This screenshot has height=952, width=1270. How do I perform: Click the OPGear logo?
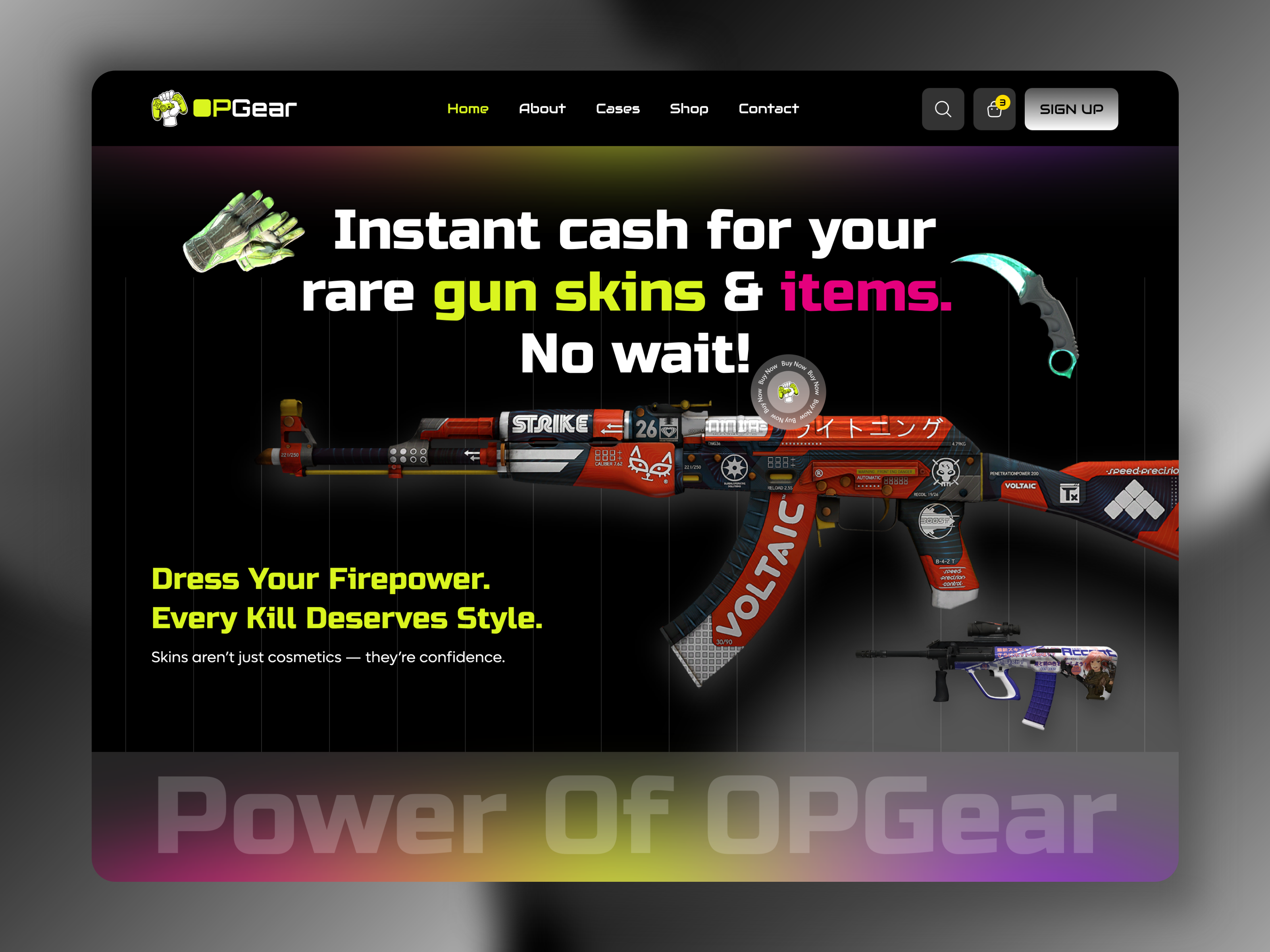[x=224, y=108]
